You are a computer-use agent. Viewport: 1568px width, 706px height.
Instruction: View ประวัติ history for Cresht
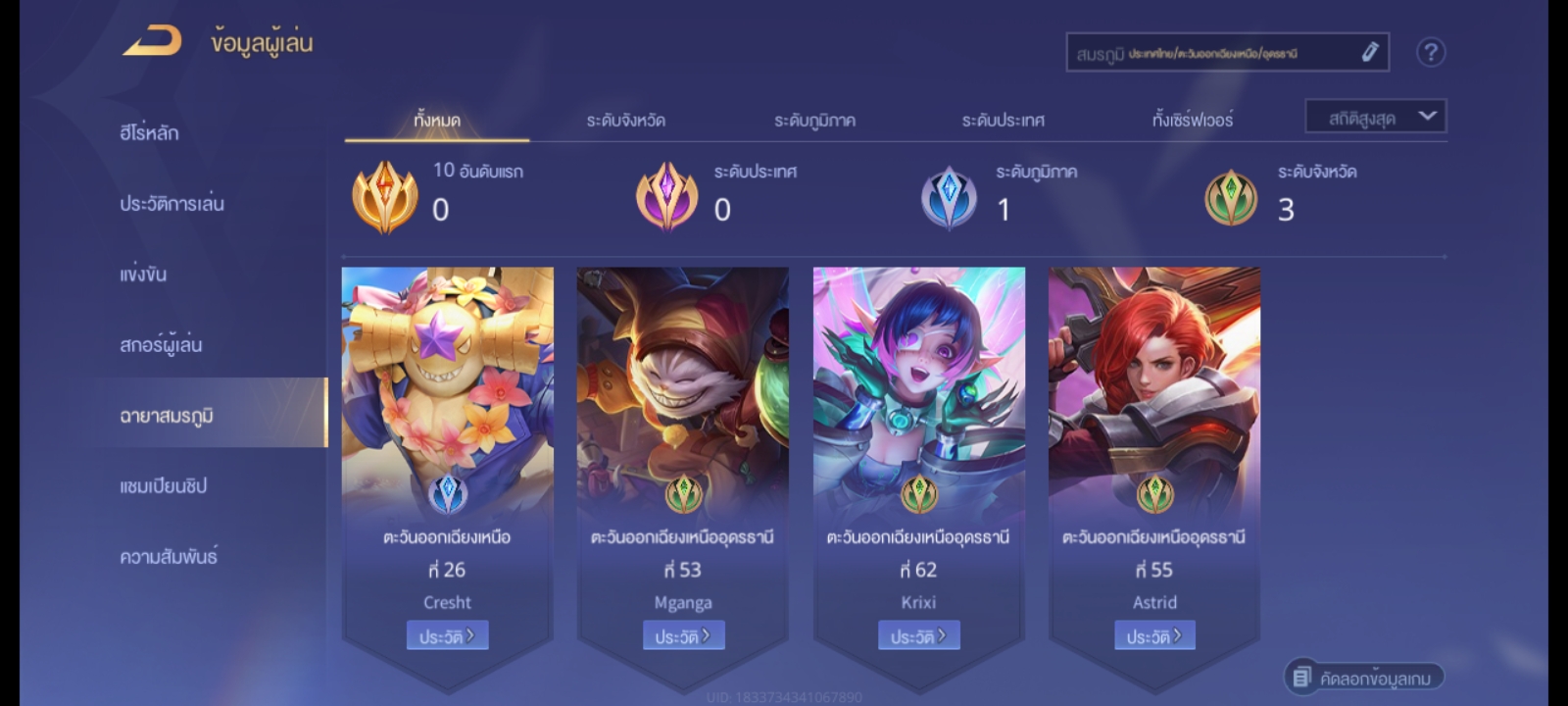coord(447,636)
